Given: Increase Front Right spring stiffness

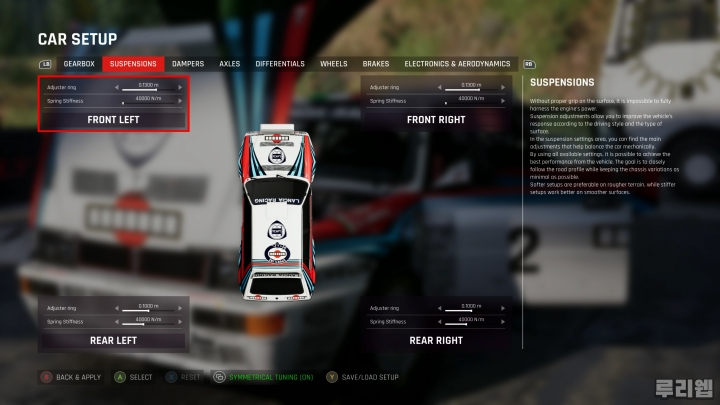Looking at the screenshot, I should click(504, 100).
